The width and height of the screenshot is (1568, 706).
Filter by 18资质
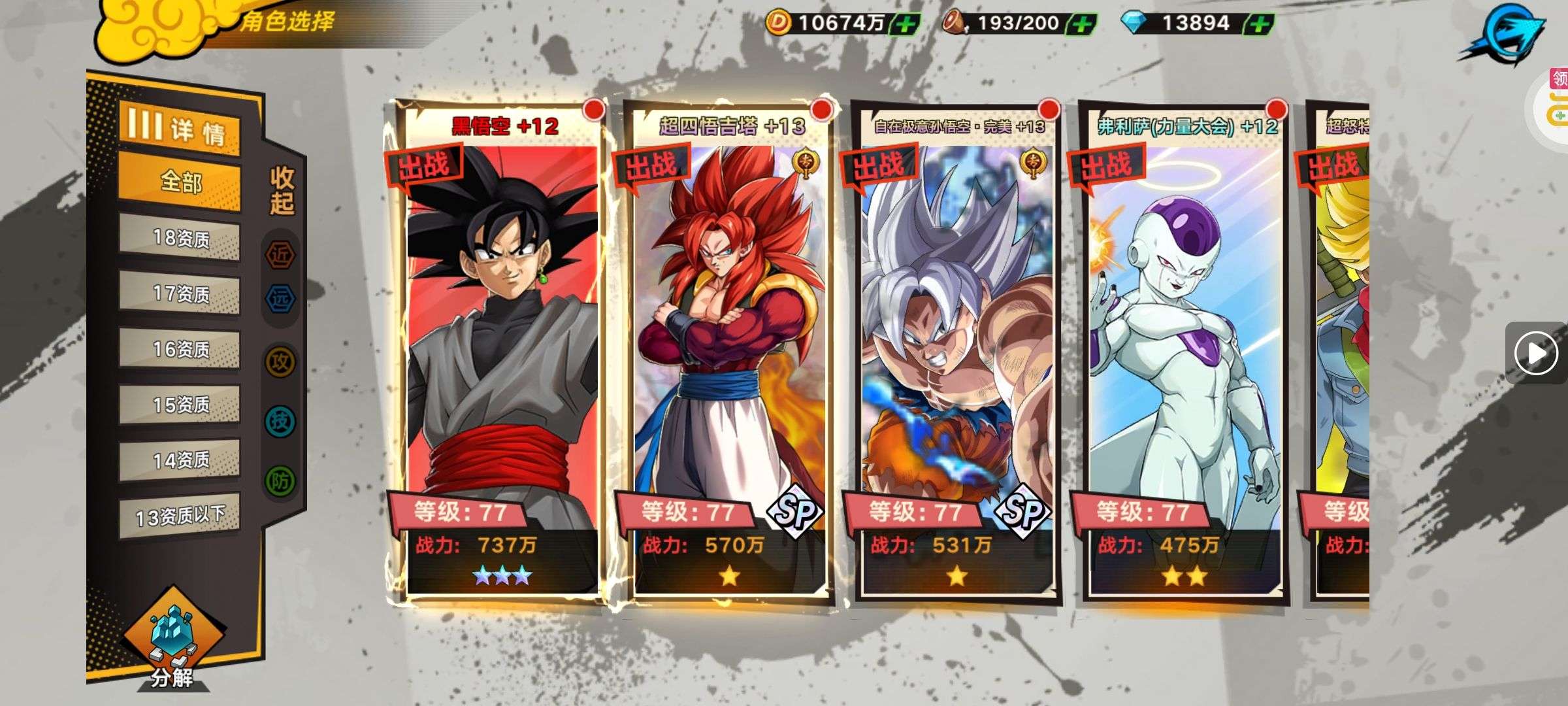click(x=180, y=239)
